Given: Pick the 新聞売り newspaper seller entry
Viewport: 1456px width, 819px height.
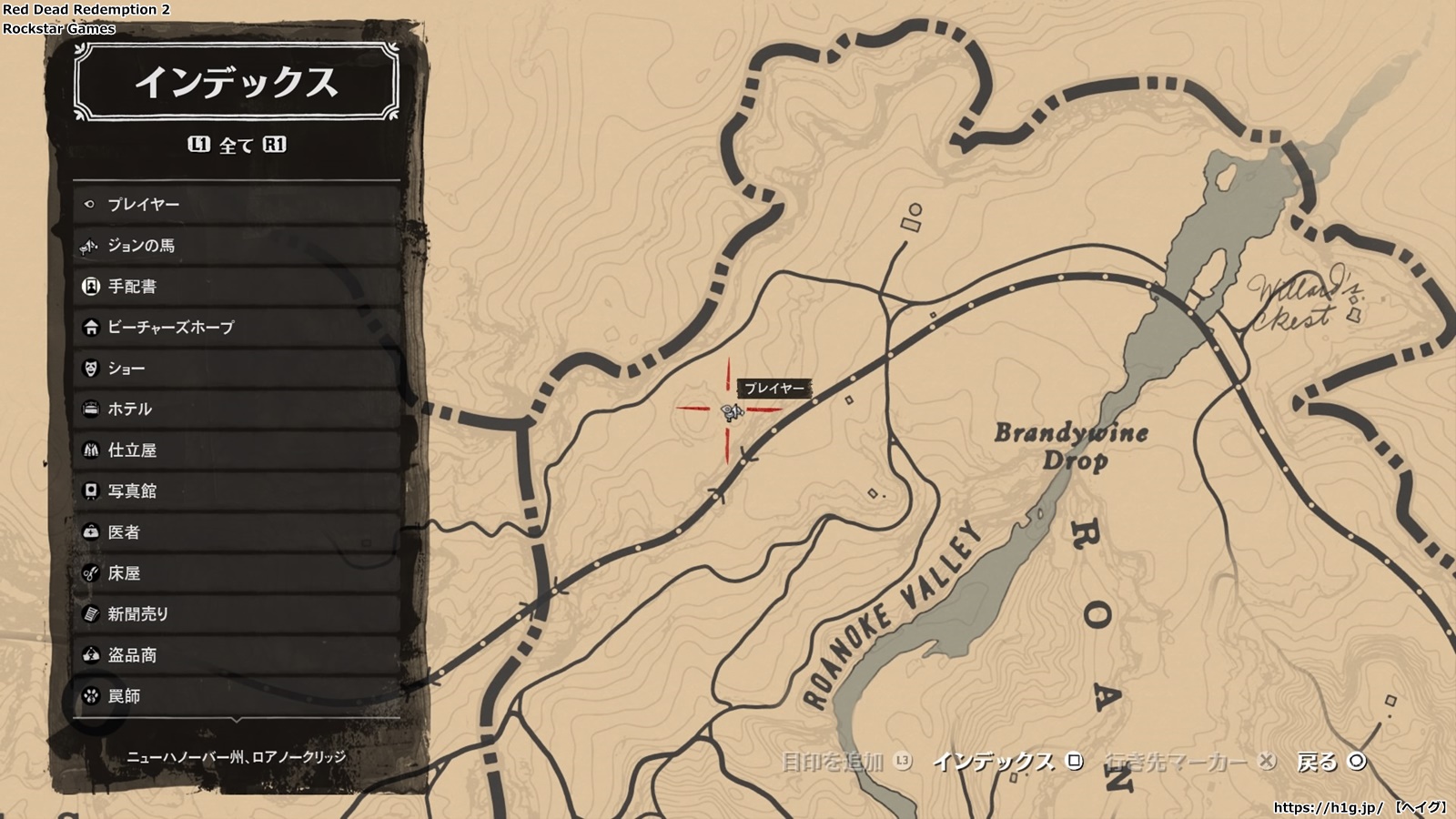Looking at the screenshot, I should [x=237, y=614].
